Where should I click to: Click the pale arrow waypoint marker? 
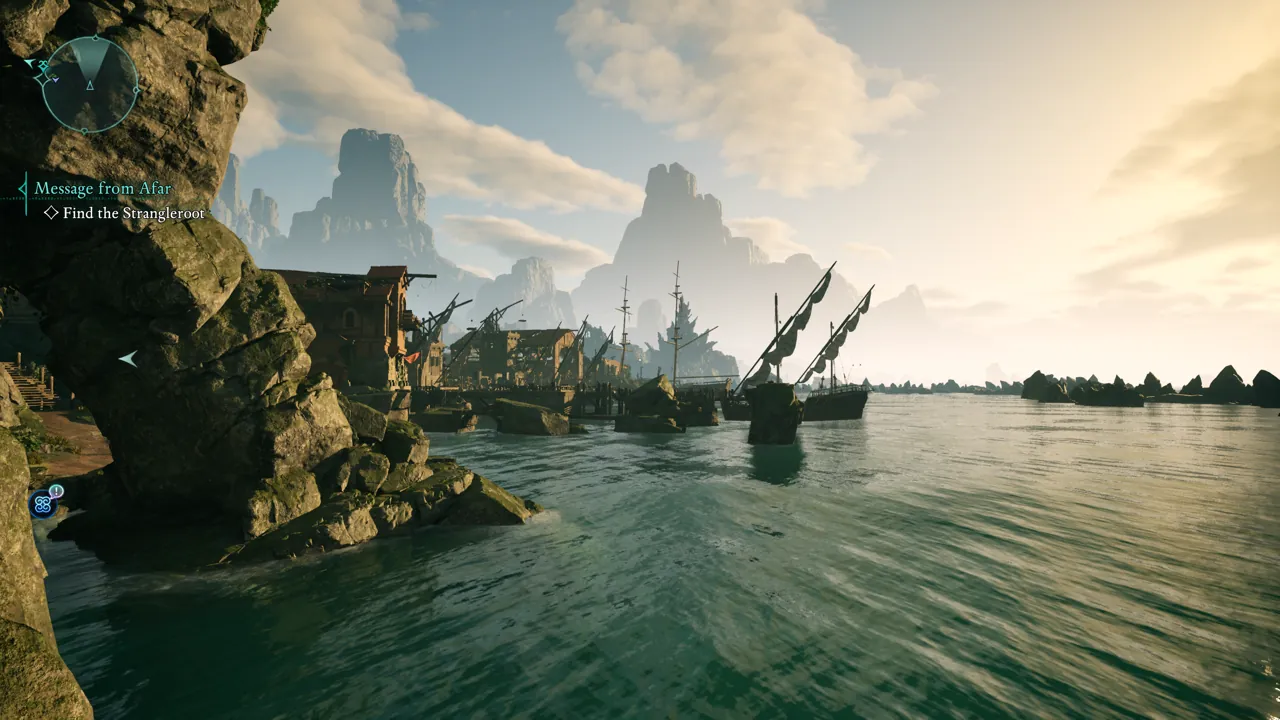click(127, 358)
